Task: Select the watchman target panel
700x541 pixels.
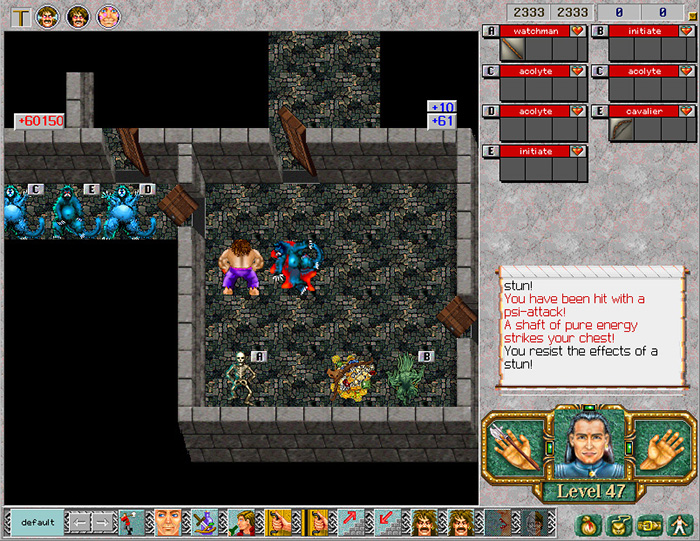Action: click(534, 31)
